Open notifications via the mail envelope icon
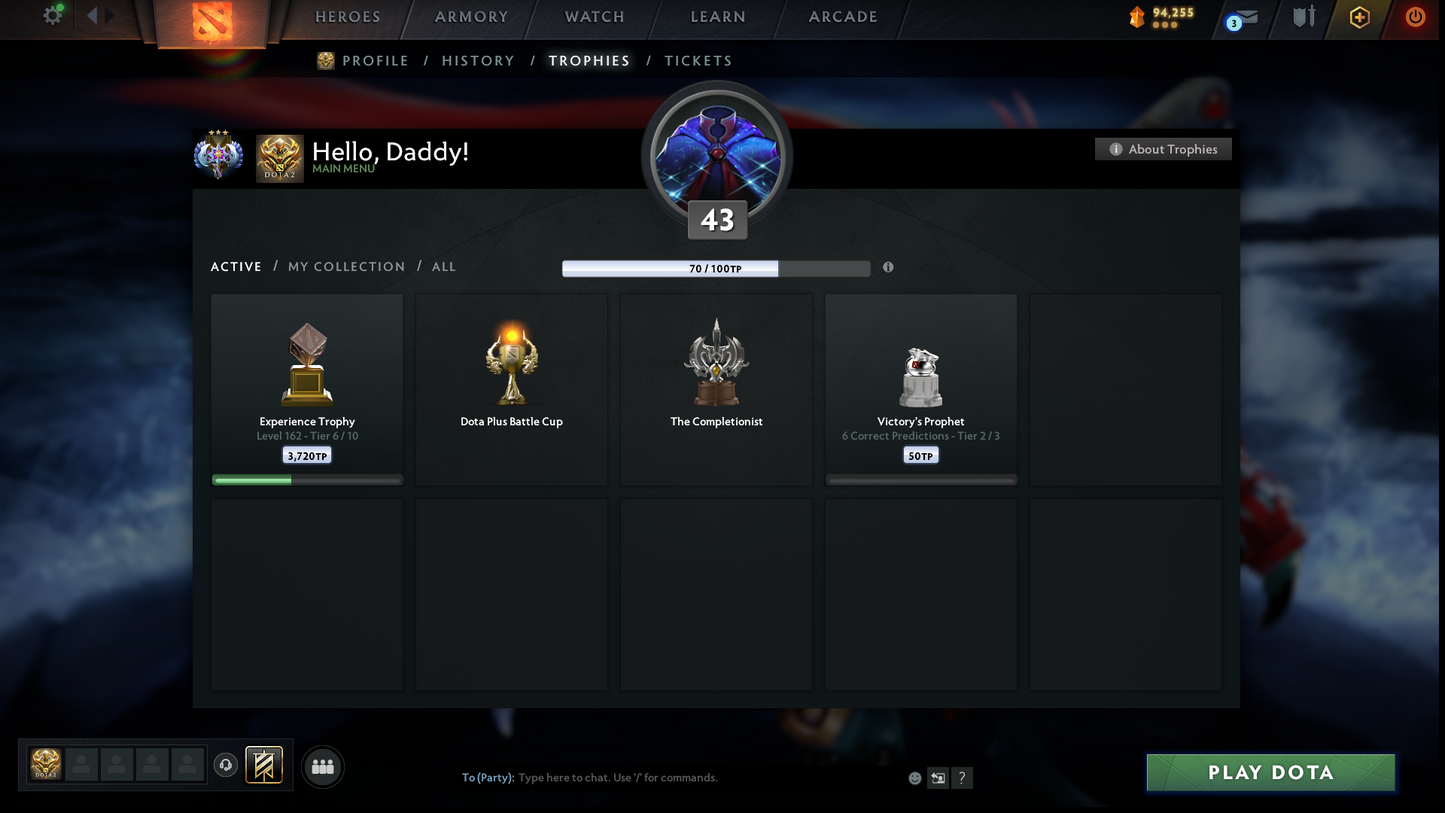The image size is (1445, 813). [x=1245, y=17]
